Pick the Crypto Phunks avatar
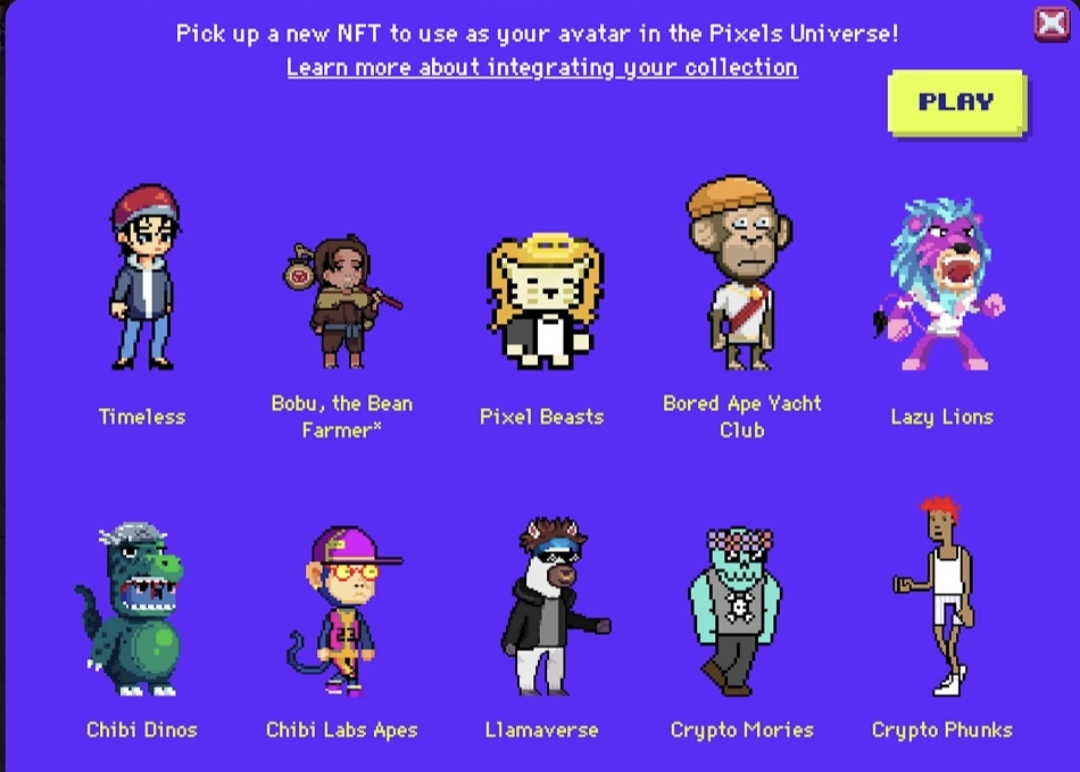Image resolution: width=1080 pixels, height=772 pixels. (x=940, y=598)
